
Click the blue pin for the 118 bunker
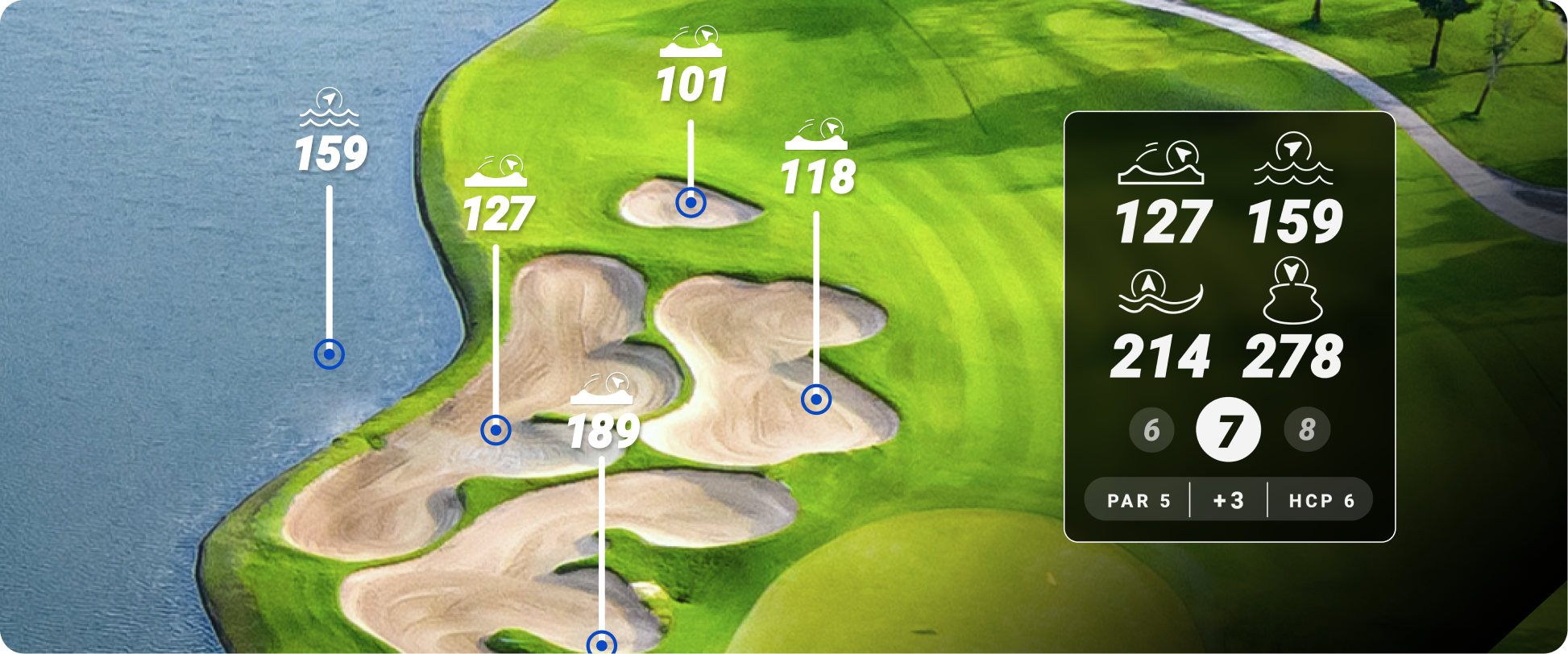817,399
